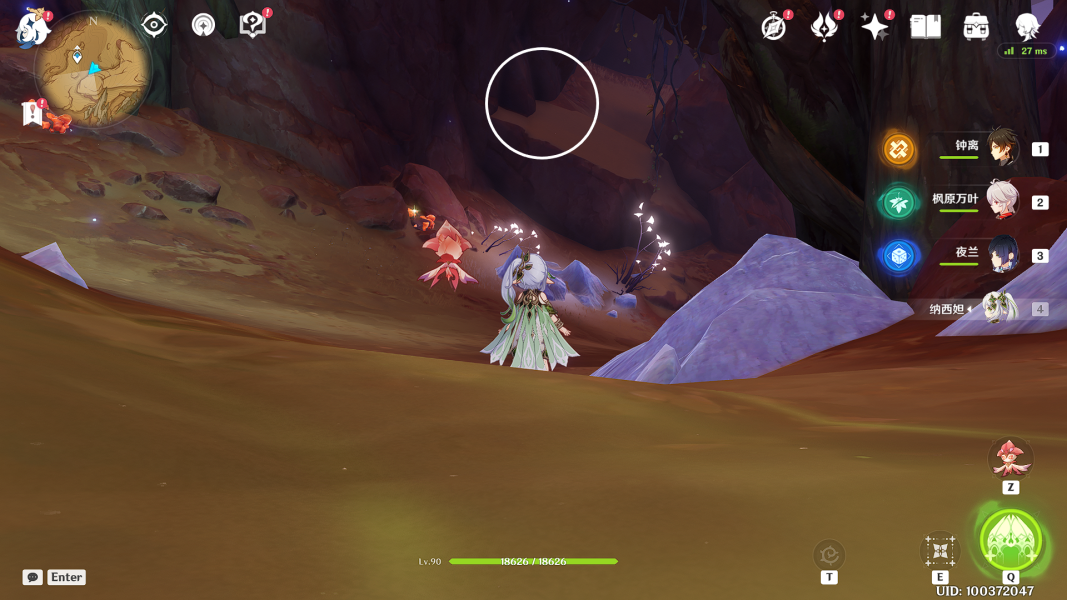The height and width of the screenshot is (600, 1067).
Task: Switch to party member 夜兰
Action: [x=1002, y=255]
